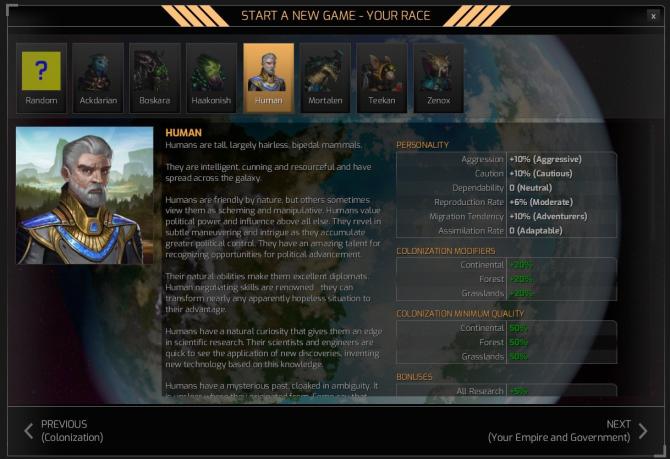Viewport: 670px width, 459px height.
Task: Select the Haakonish race
Action: (x=212, y=77)
